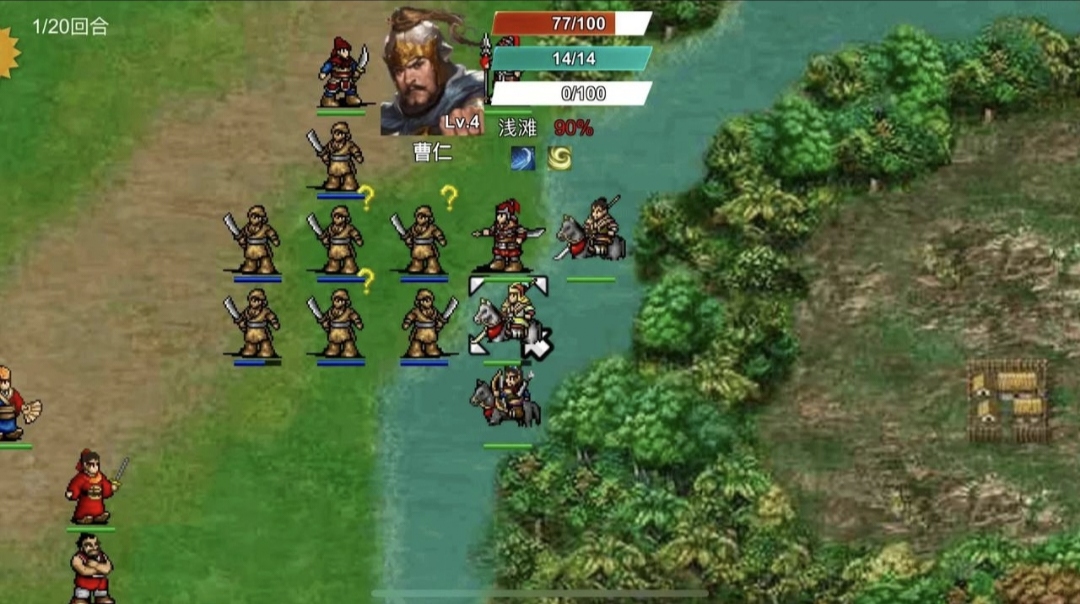Click Cao Ren's general portrait
The width and height of the screenshot is (1080, 604).
coord(432,70)
